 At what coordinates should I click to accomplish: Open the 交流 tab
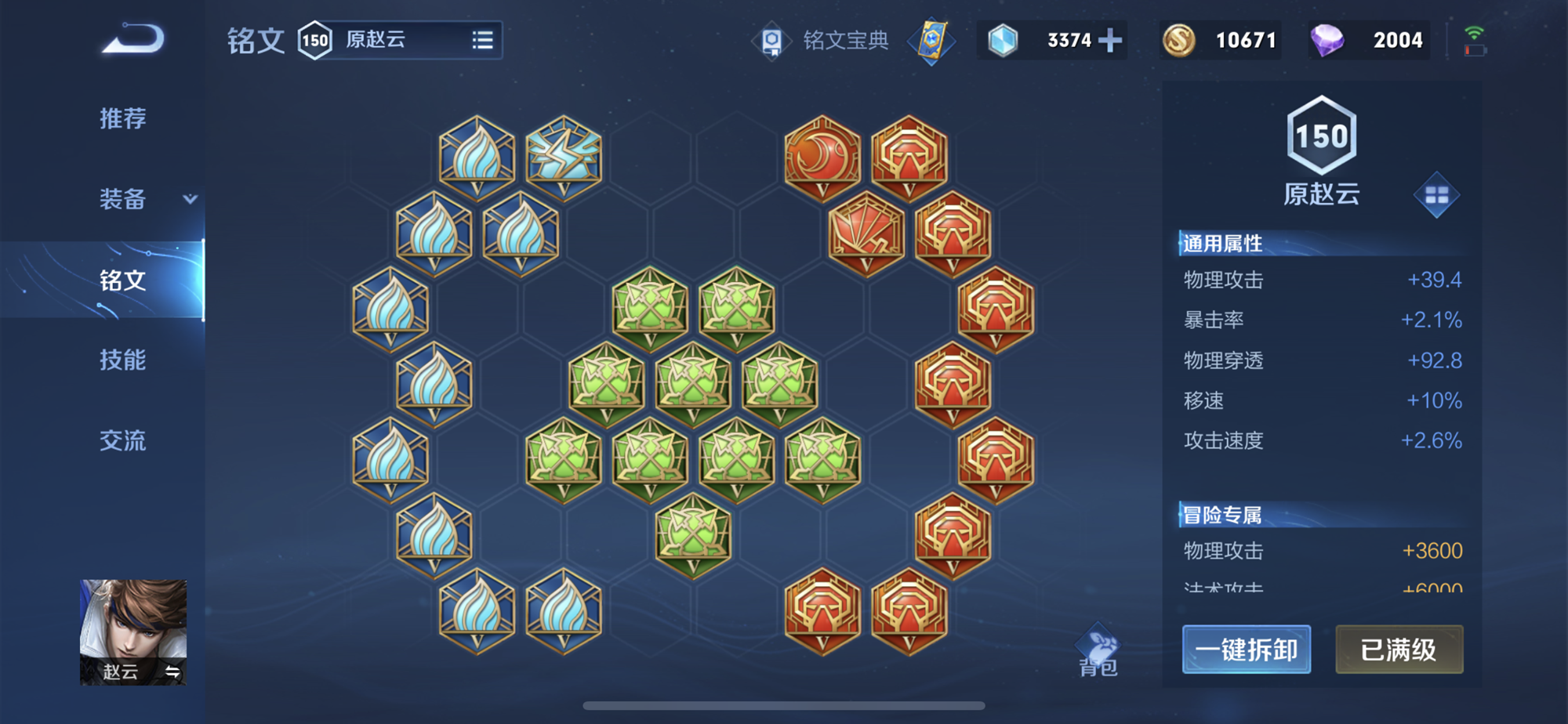coord(122,440)
